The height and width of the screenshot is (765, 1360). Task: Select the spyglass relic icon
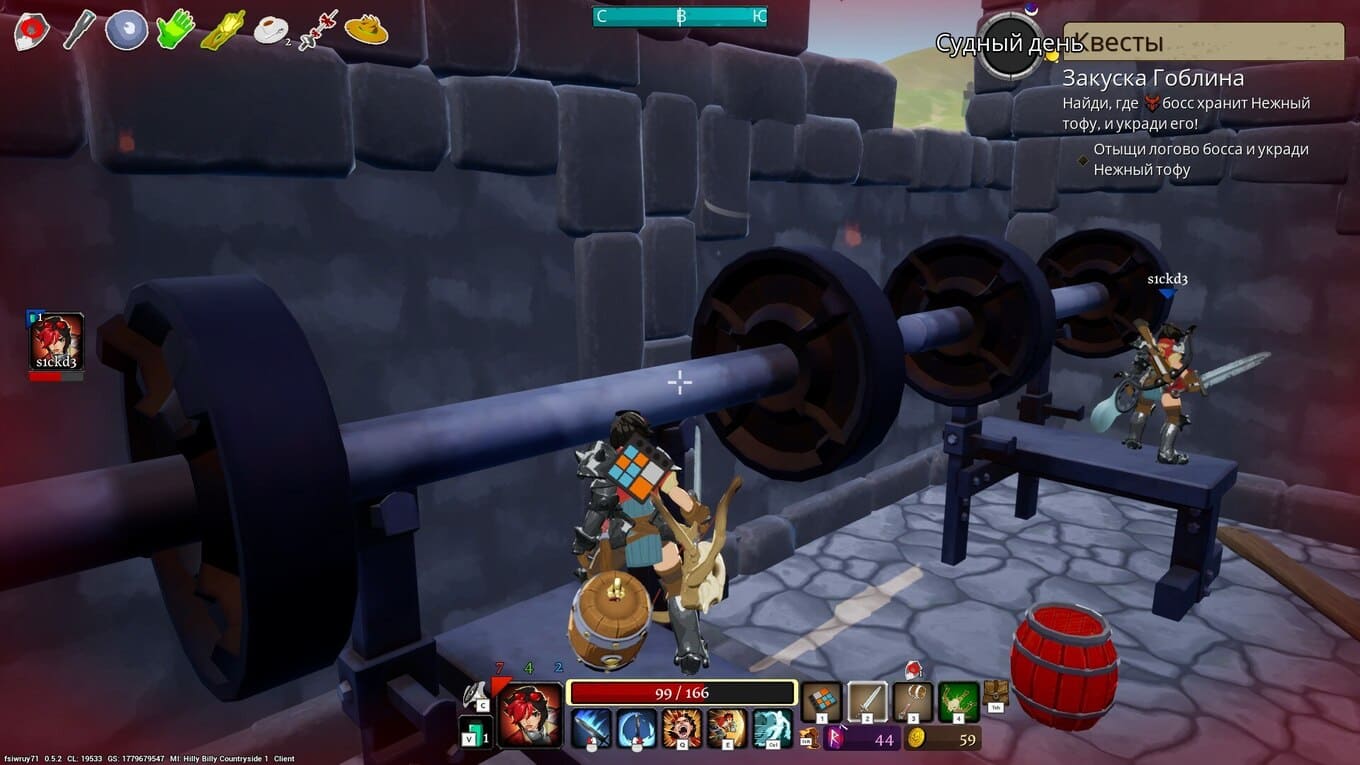79,30
